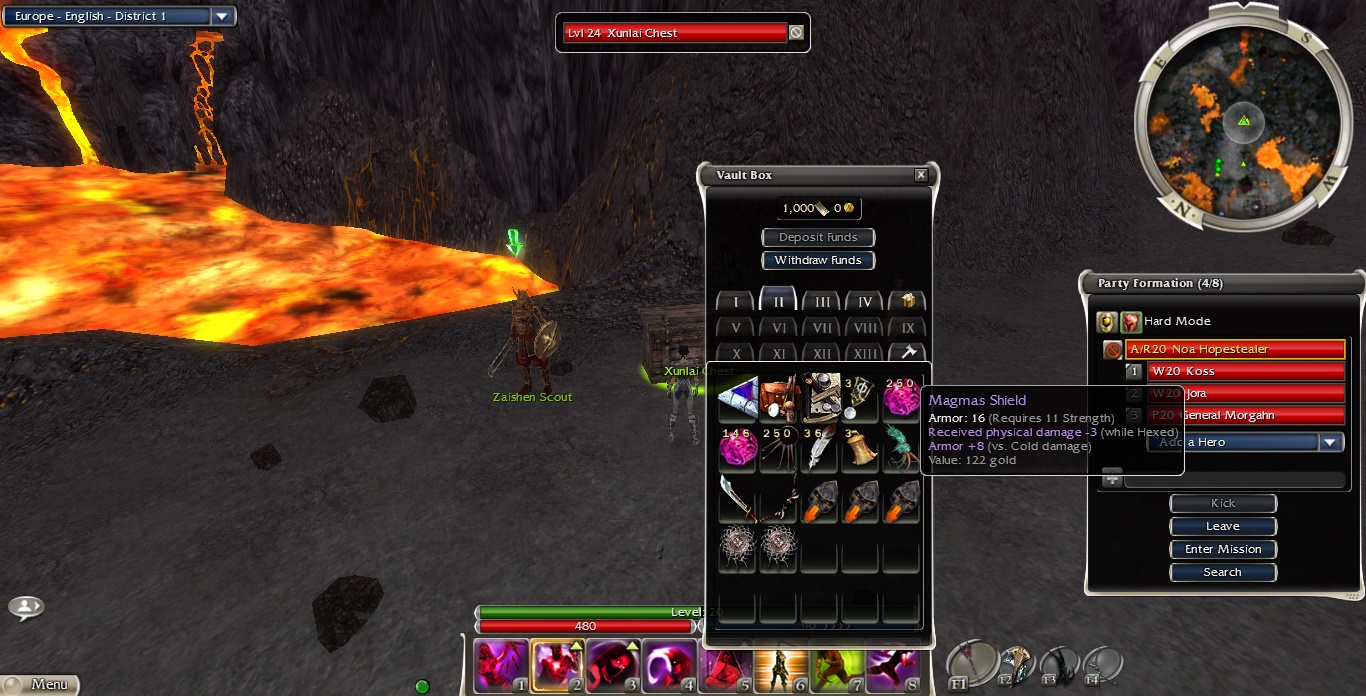Viewport: 1366px width, 696px height.
Task: Enter Mission from the party panel
Action: click(1223, 550)
